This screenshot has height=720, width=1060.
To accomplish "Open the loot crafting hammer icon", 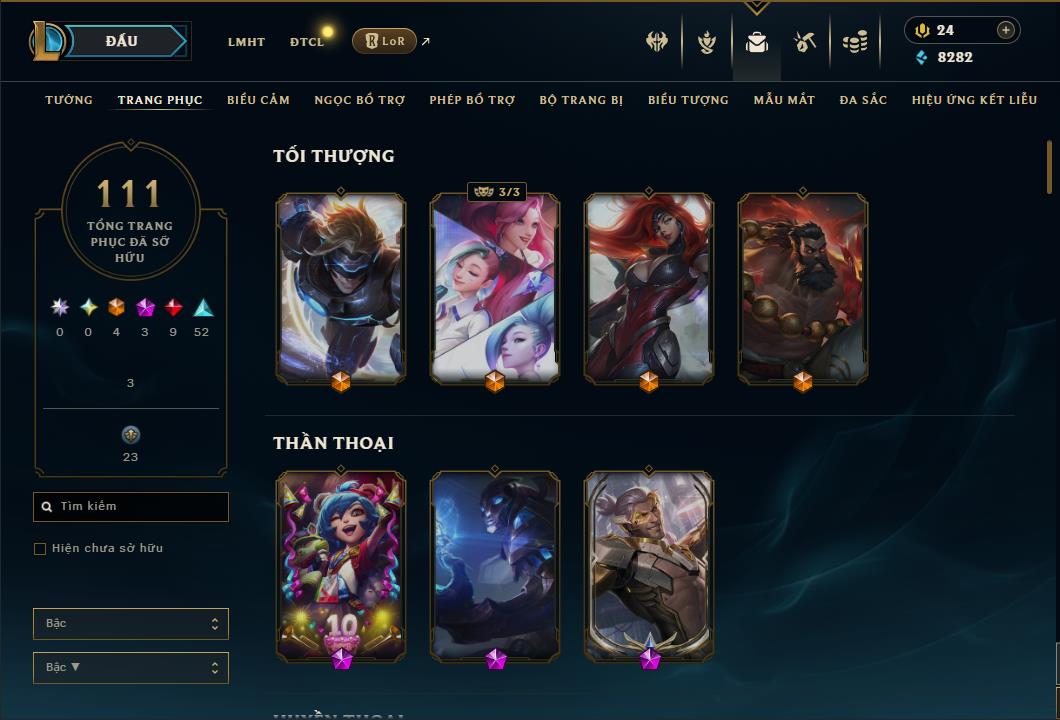I will (805, 42).
